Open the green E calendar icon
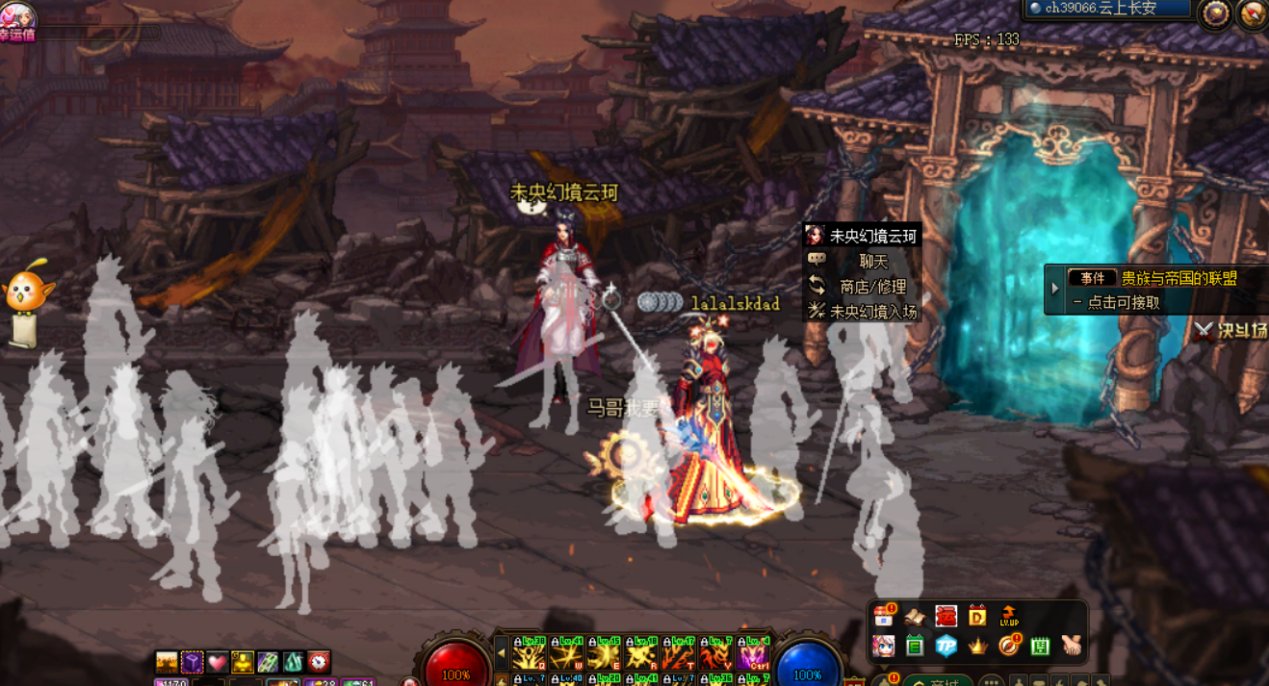The height and width of the screenshot is (686, 1269). tap(914, 646)
